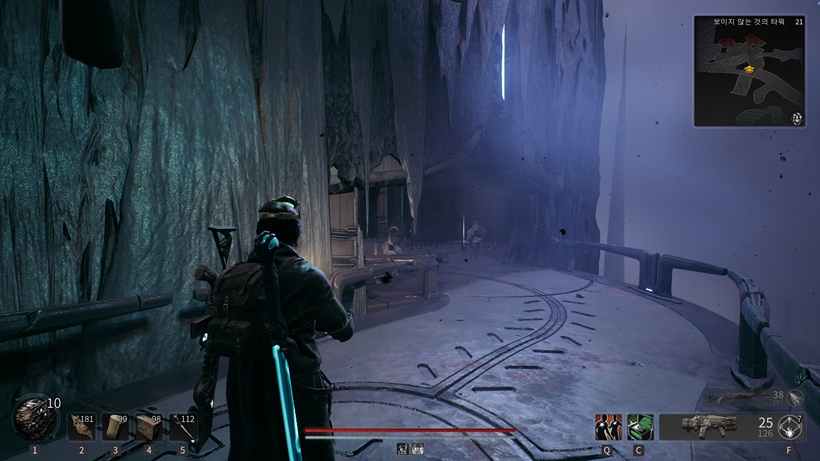Use the consumable with 181 count
The width and height of the screenshot is (820, 461).
click(82, 425)
